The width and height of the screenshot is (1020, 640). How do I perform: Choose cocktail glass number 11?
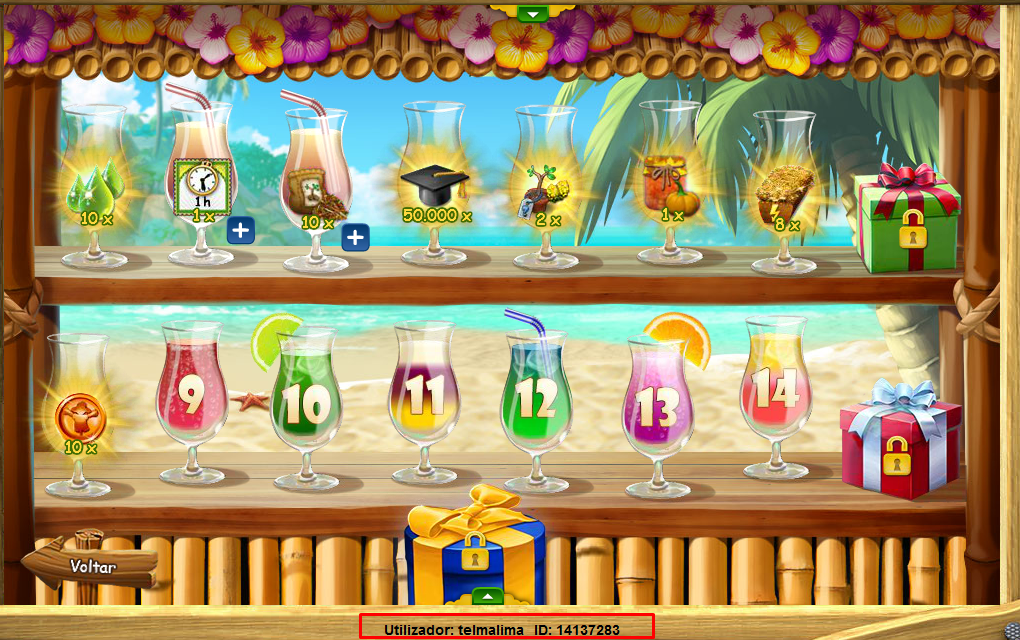pyautogui.click(x=426, y=398)
